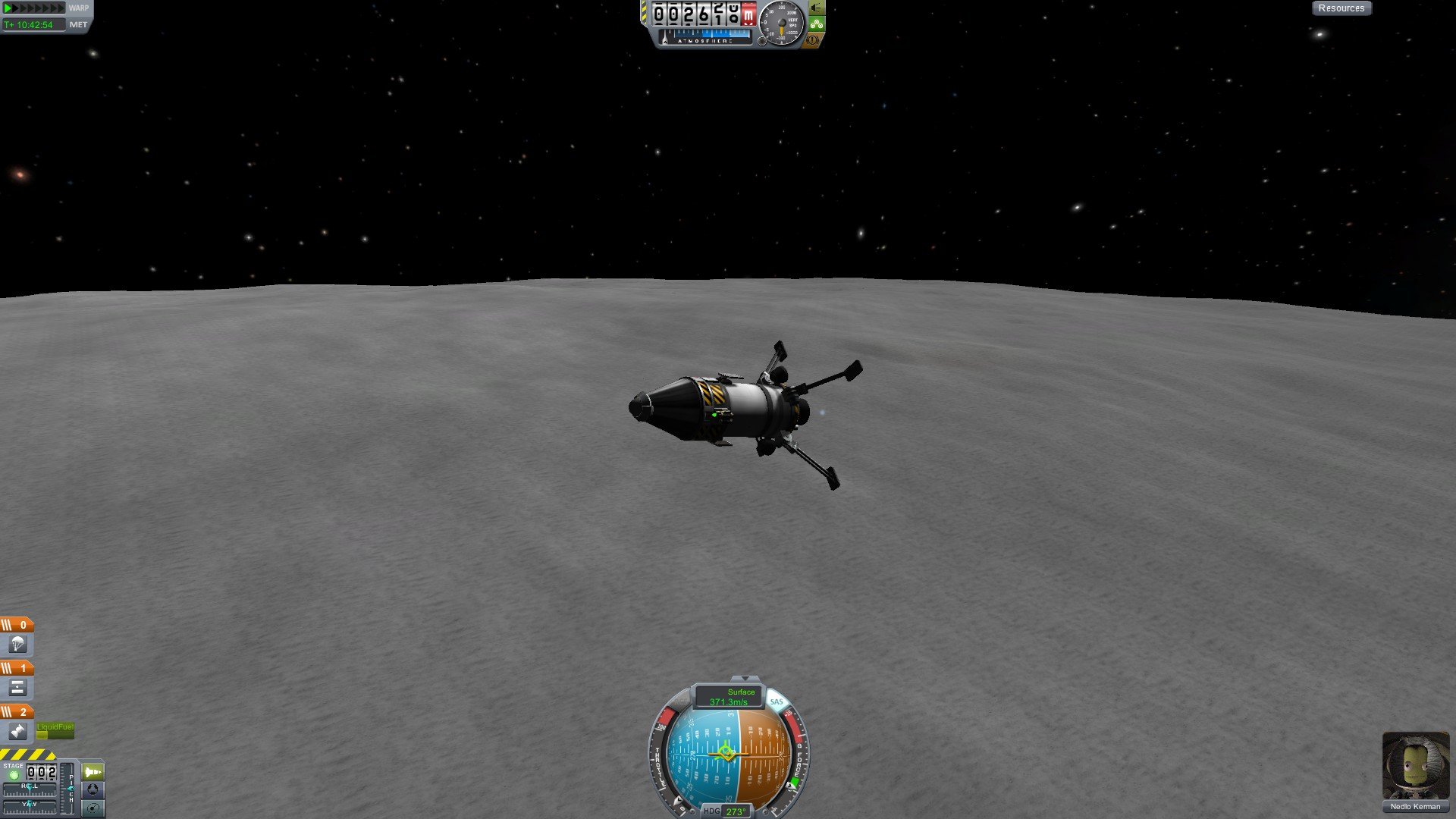Switch to staging mode rocket button
This screenshot has height=819, width=1456.
pyautogui.click(x=93, y=772)
